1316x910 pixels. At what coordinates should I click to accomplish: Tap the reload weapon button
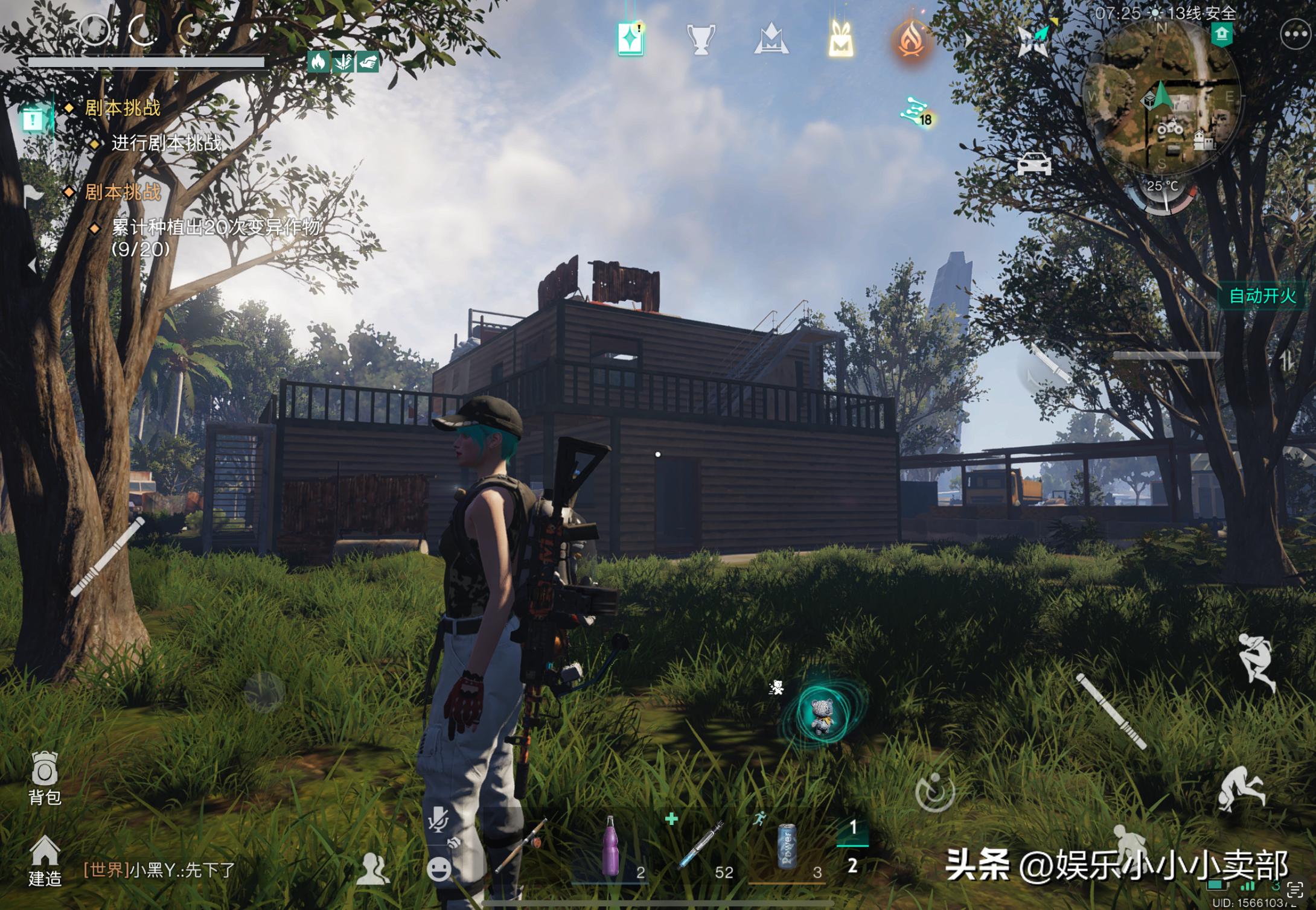click(934, 791)
